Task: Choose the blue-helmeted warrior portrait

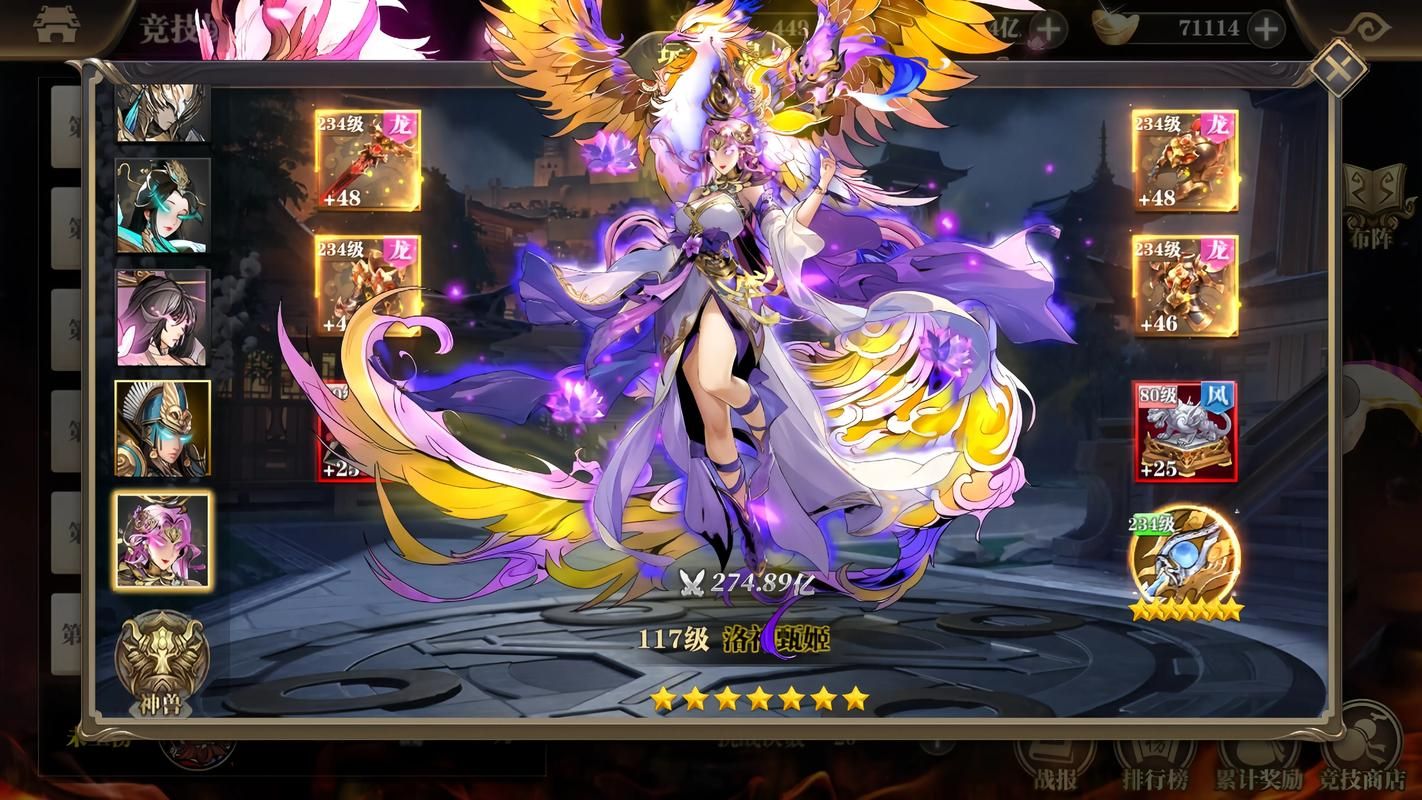Action: [163, 428]
